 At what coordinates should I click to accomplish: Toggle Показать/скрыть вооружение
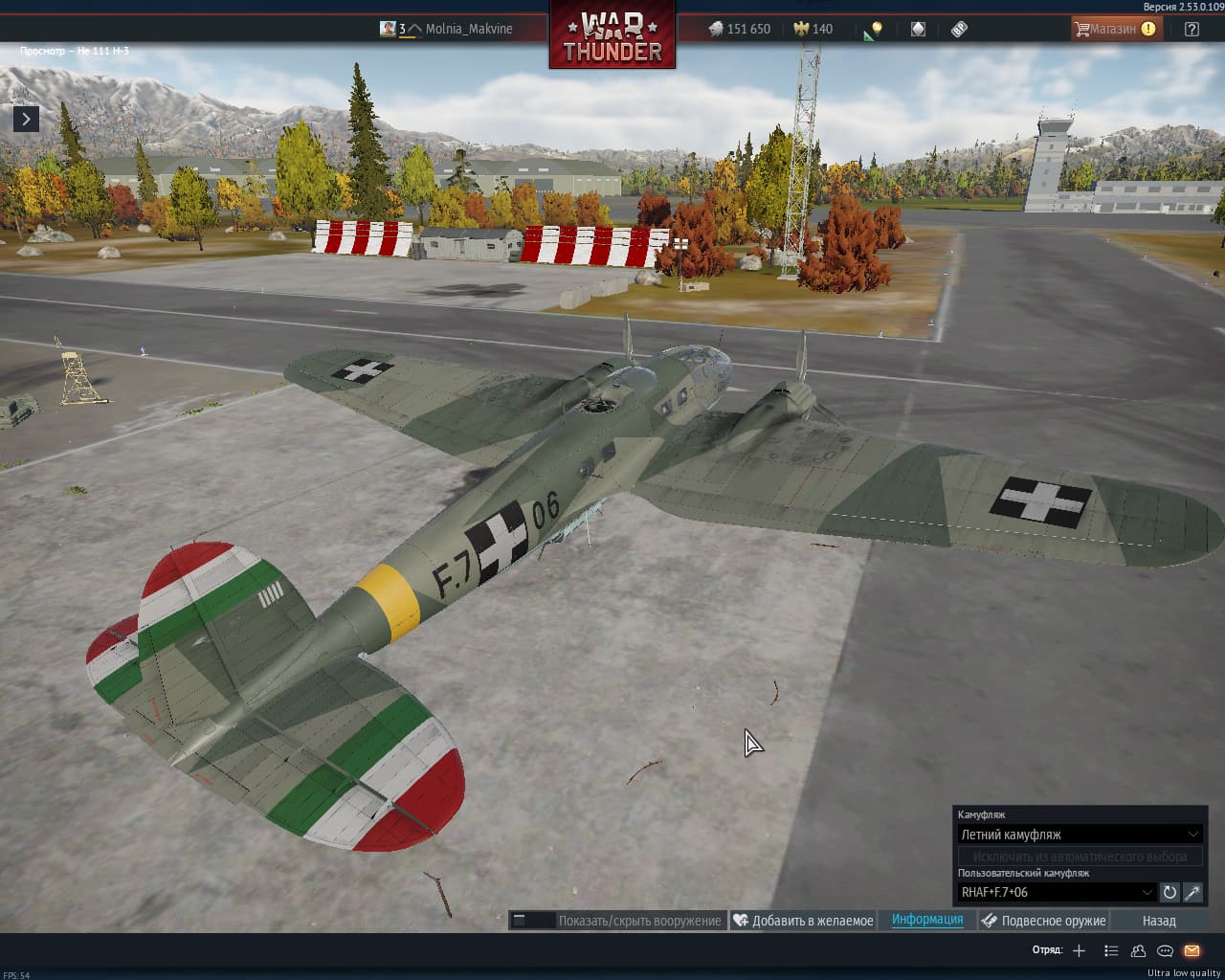coord(617,921)
